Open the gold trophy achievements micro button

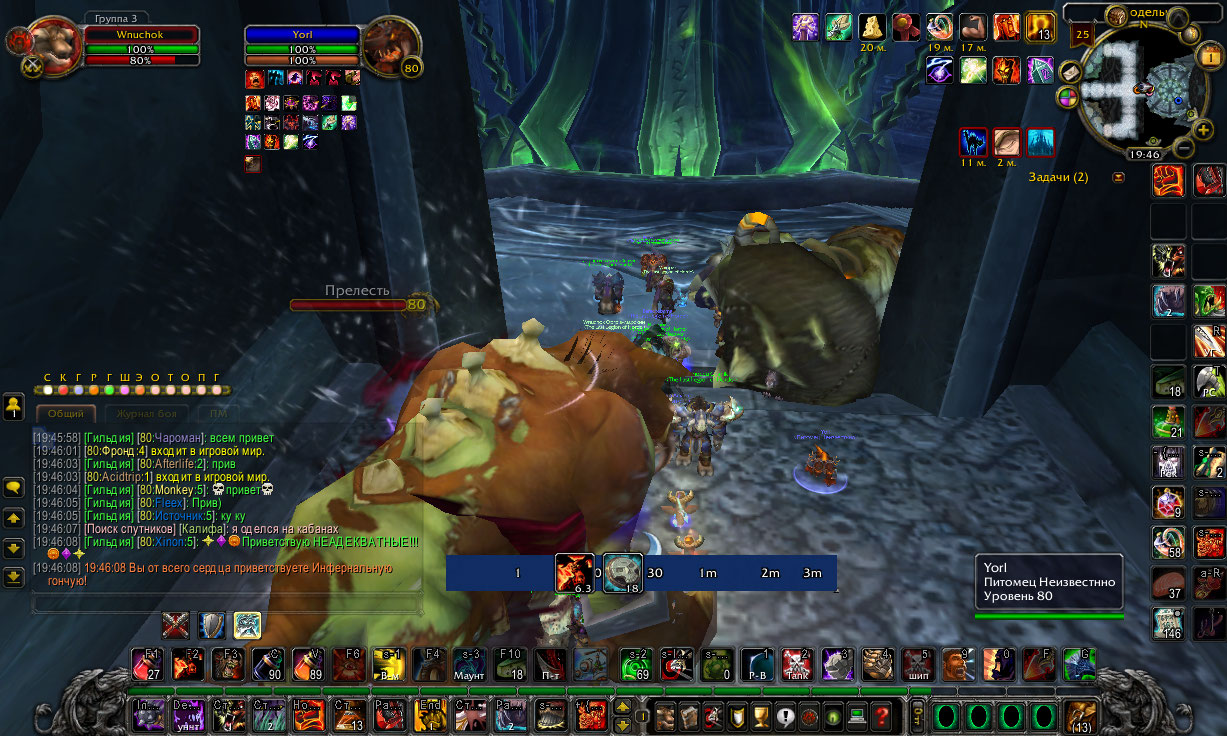point(759,716)
